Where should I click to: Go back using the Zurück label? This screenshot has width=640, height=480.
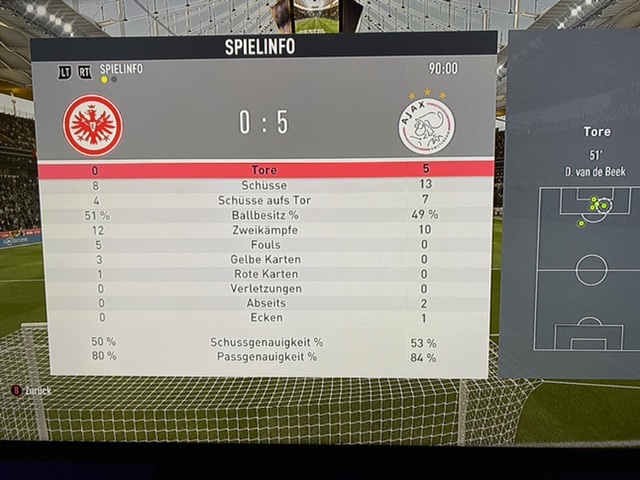pos(38,391)
